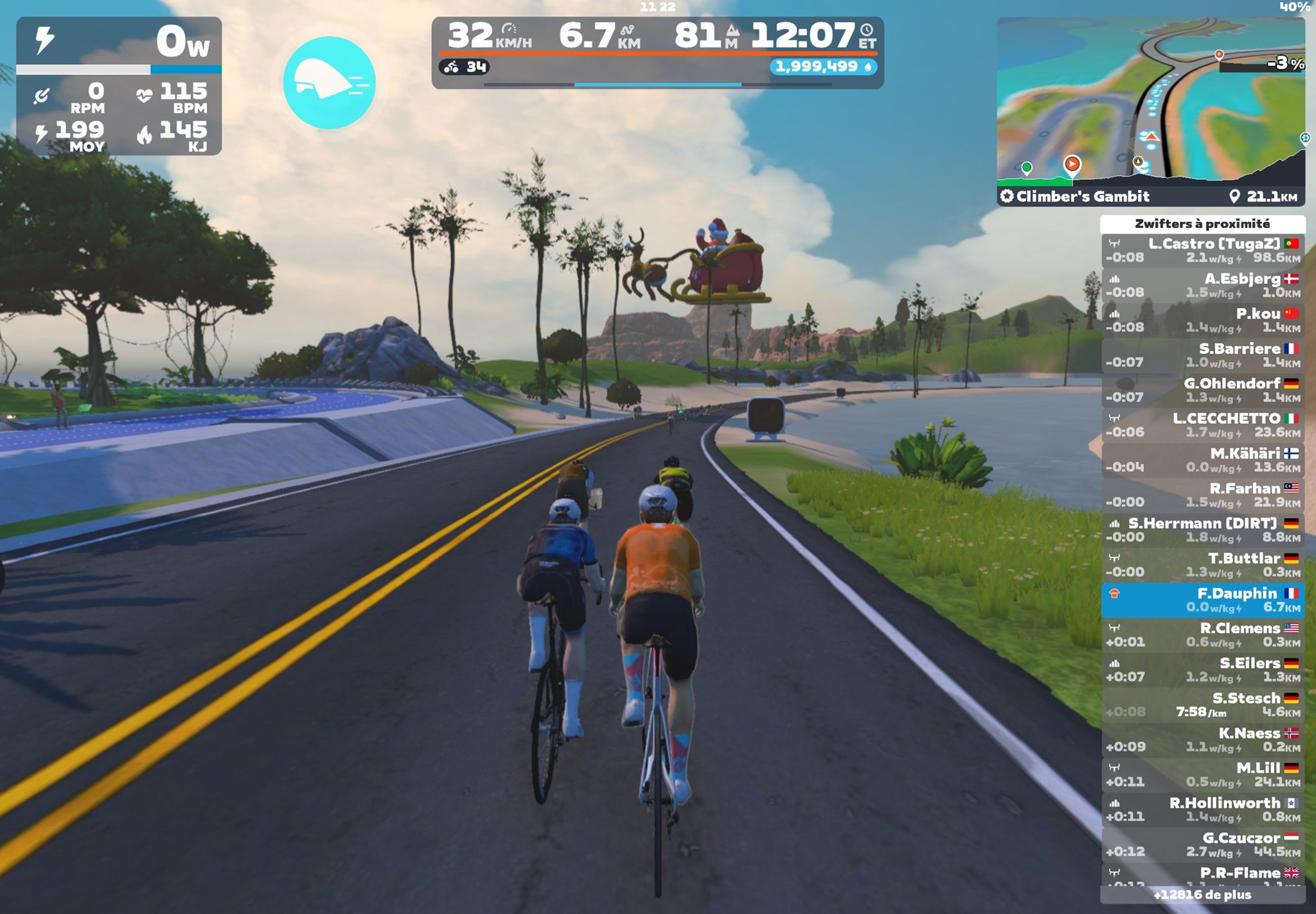This screenshot has width=1316, height=914.
Task: Choose A.Esbjerg from nearby Zwifters
Action: [x=1202, y=285]
